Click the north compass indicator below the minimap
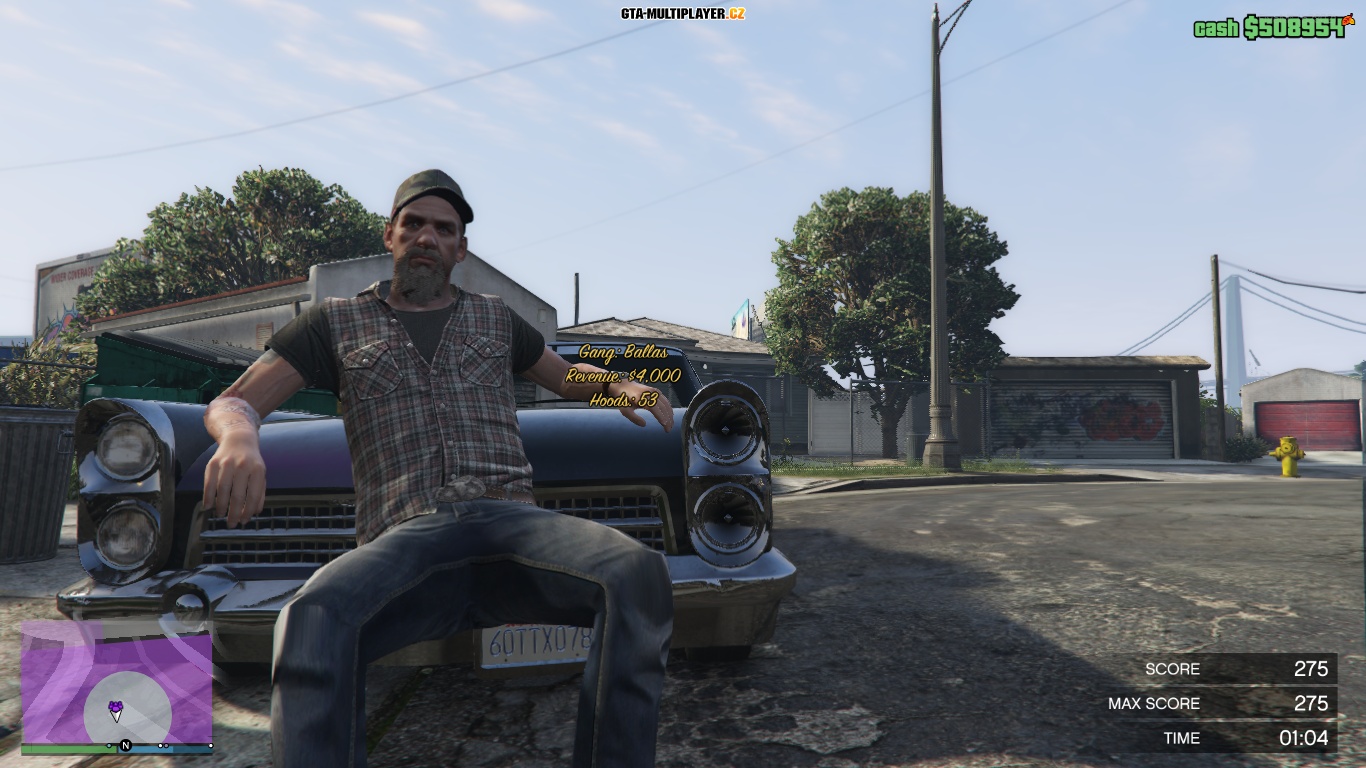This screenshot has height=768, width=1366. coord(126,745)
